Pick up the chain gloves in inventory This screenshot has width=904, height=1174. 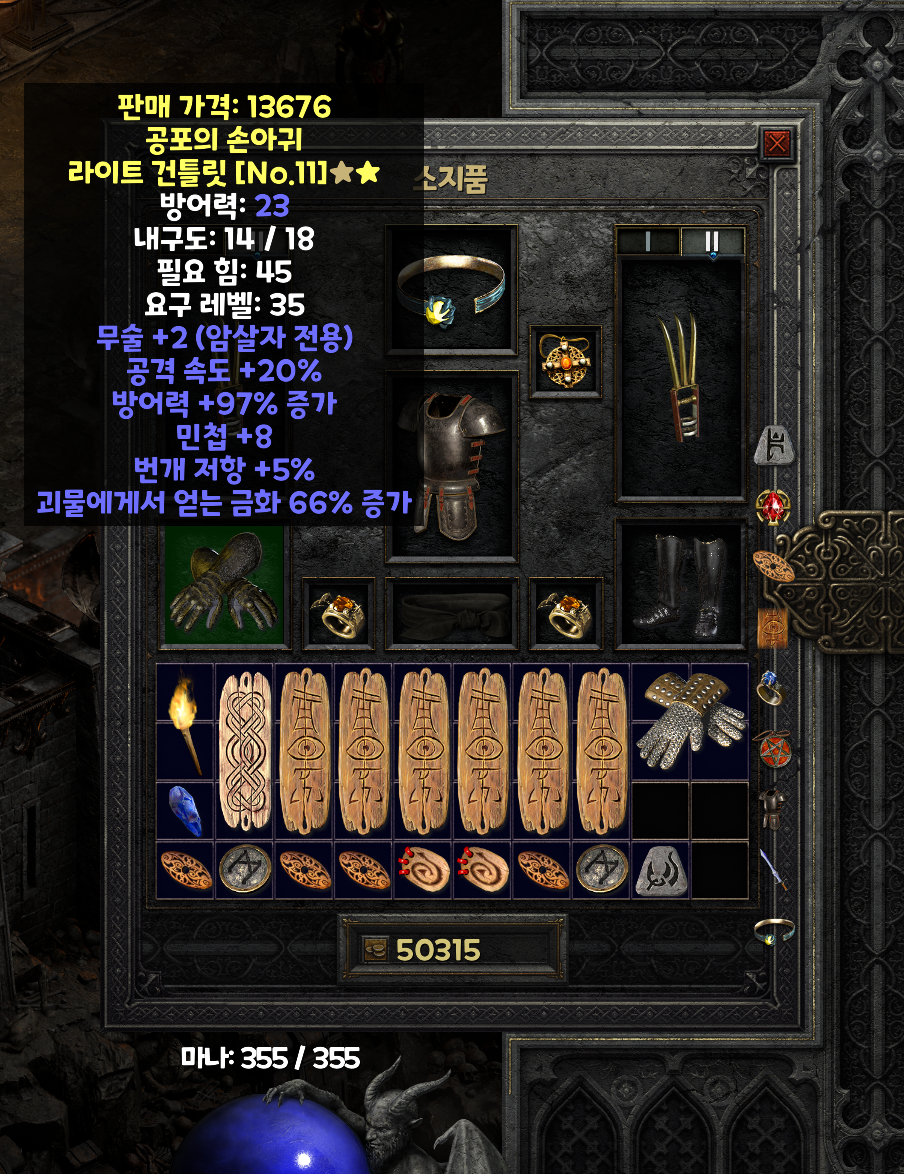click(x=691, y=722)
